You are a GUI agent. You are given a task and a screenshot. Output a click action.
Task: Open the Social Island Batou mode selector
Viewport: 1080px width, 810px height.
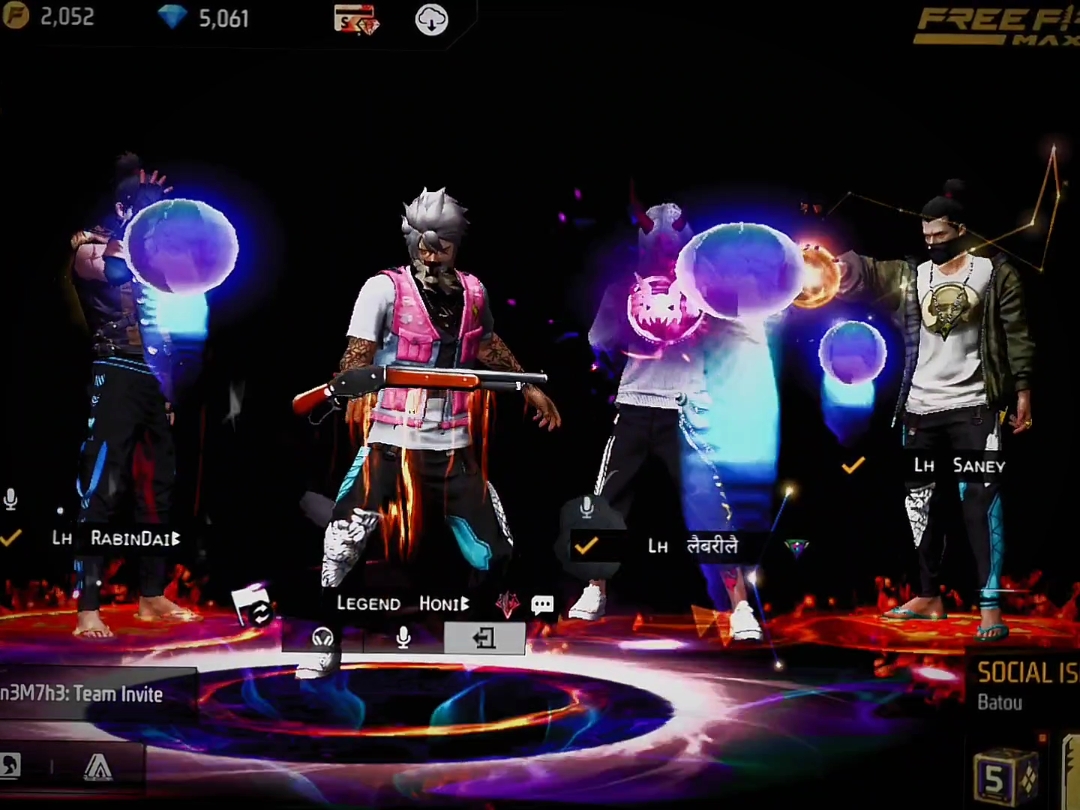[x=1025, y=683]
